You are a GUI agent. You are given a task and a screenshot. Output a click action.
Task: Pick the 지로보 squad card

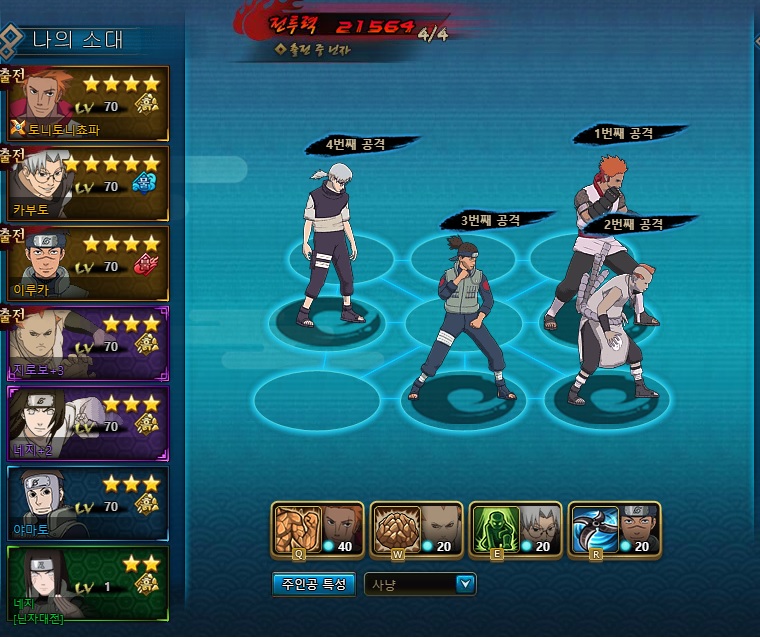tap(85, 343)
